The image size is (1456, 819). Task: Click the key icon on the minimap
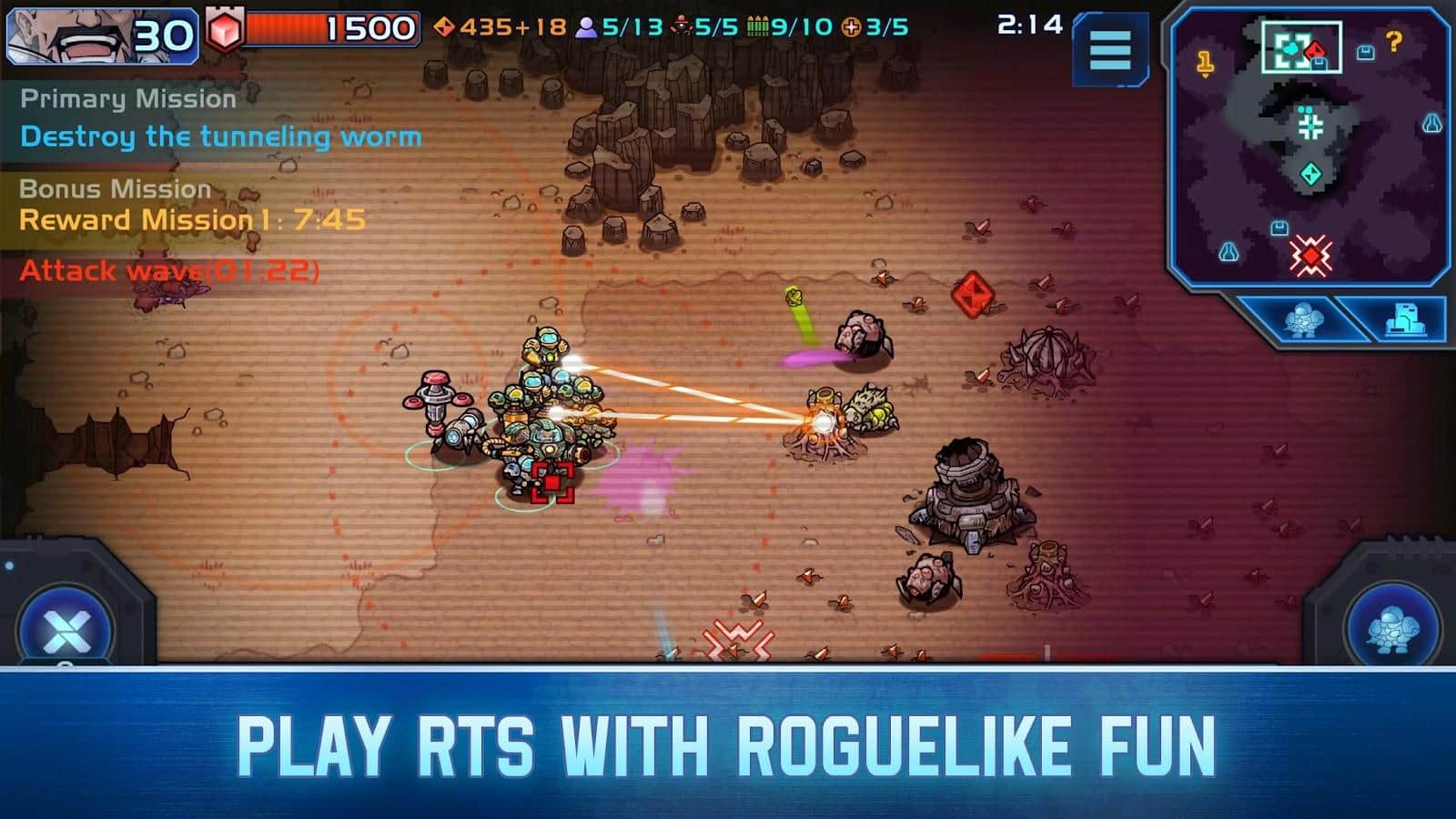pyautogui.click(x=1208, y=60)
